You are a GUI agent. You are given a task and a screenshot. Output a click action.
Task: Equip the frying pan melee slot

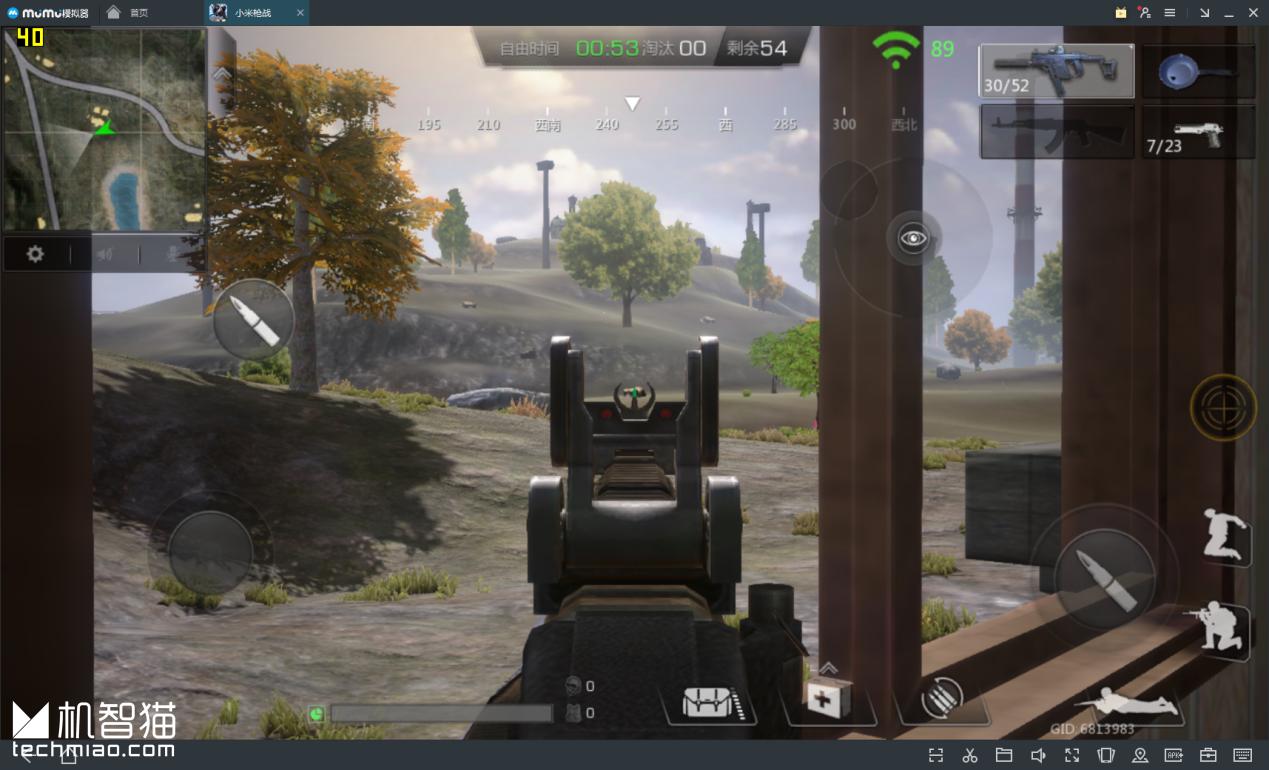(x=1198, y=71)
